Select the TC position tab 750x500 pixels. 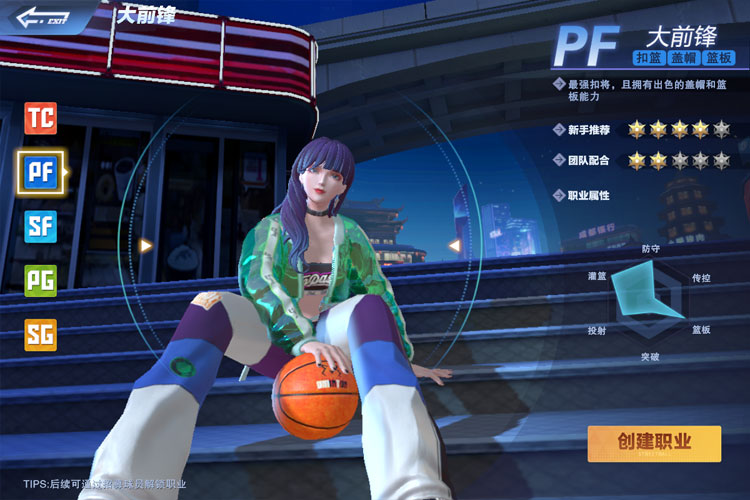pyautogui.click(x=41, y=119)
